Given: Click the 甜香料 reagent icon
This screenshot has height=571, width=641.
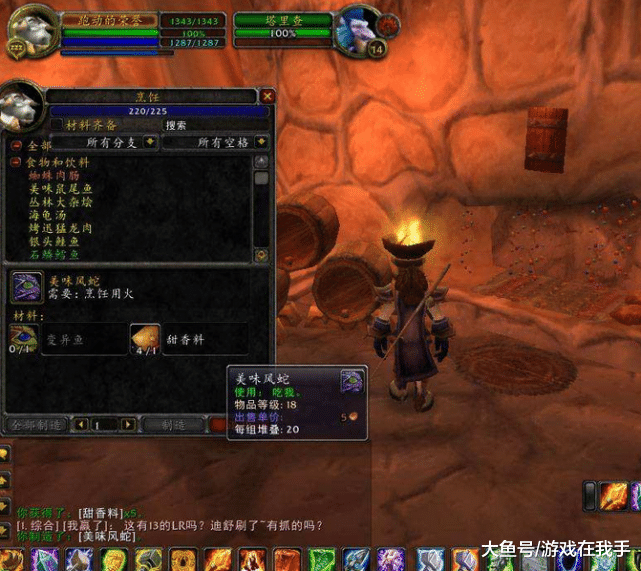Looking at the screenshot, I should (x=144, y=338).
